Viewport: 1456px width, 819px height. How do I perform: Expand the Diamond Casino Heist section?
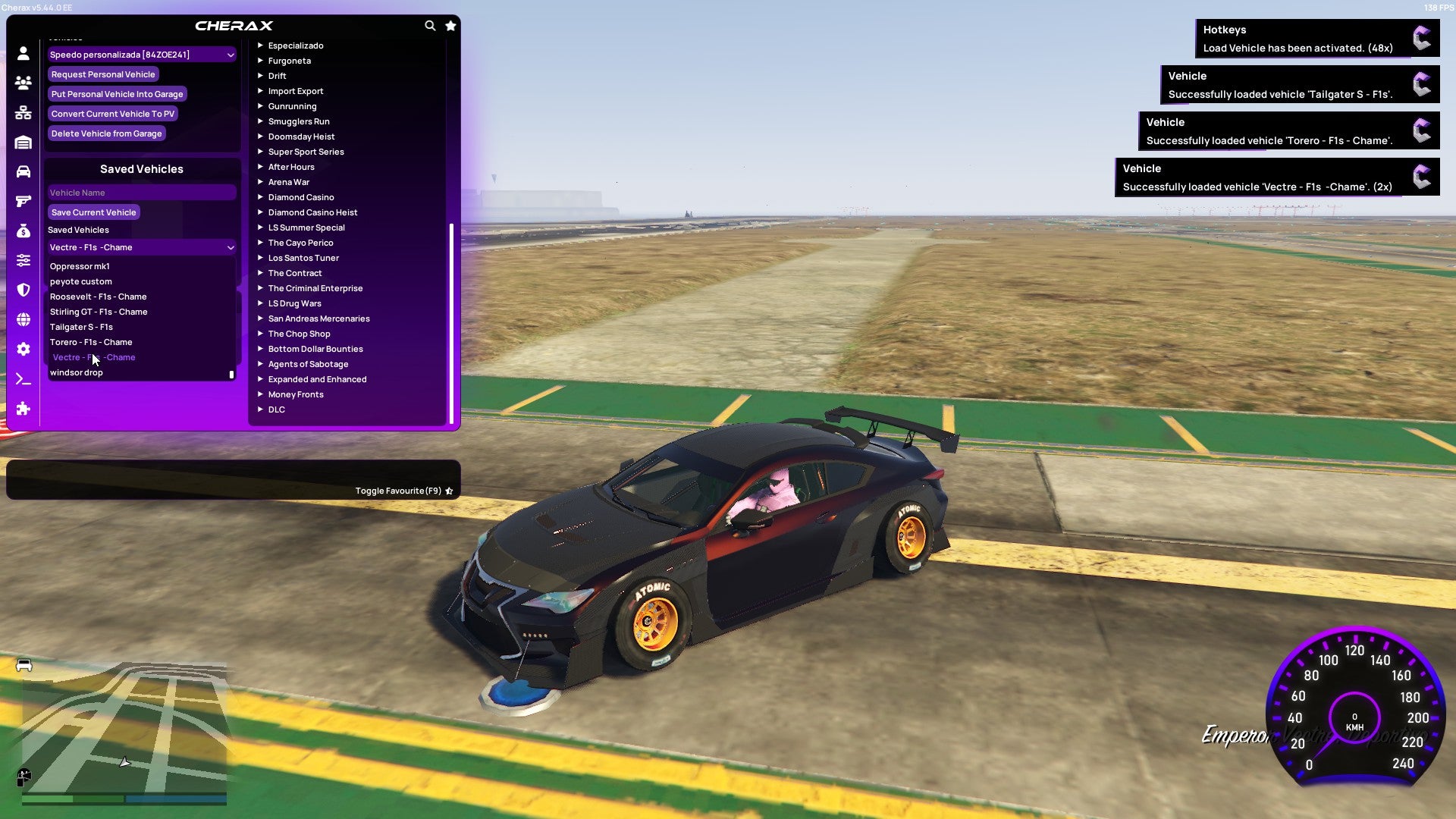point(312,212)
